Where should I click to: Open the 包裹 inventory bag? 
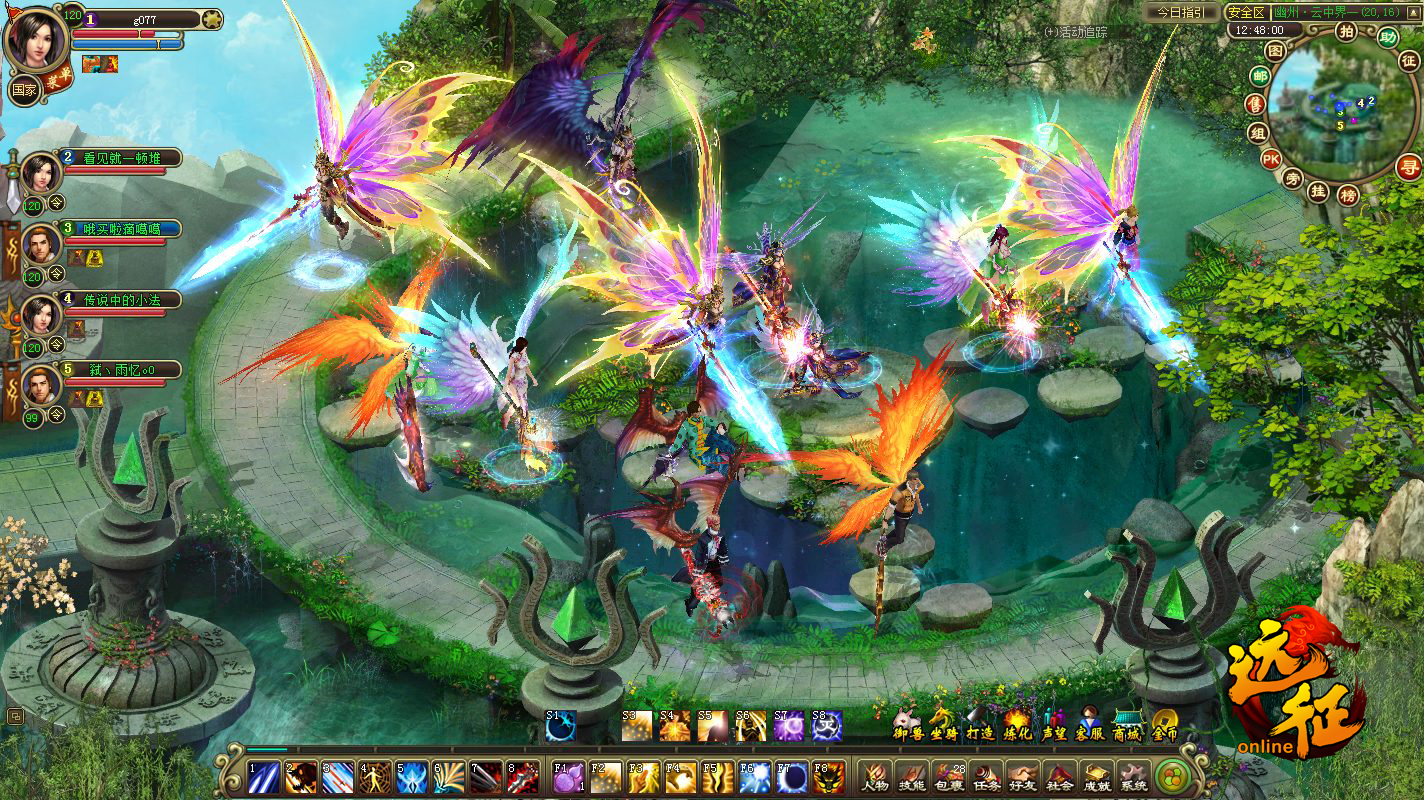[x=949, y=776]
